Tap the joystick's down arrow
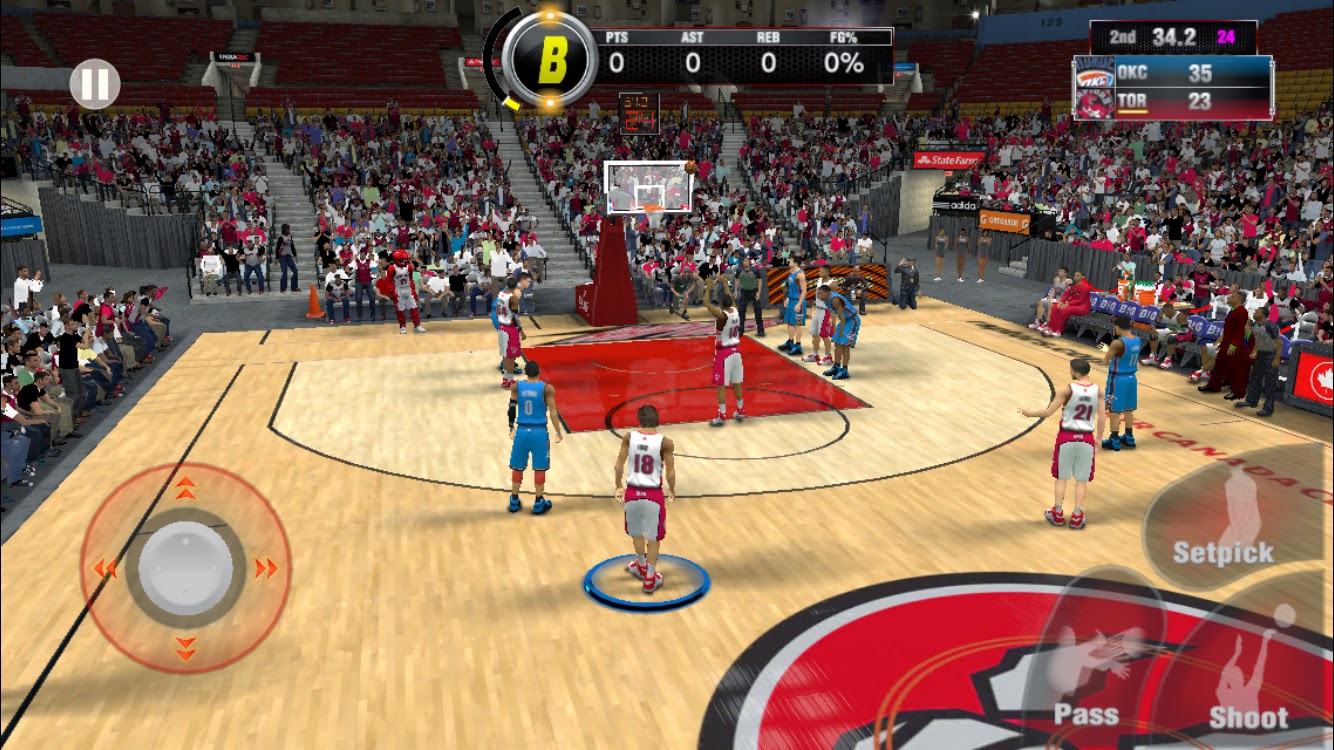The width and height of the screenshot is (1334, 750). click(186, 648)
